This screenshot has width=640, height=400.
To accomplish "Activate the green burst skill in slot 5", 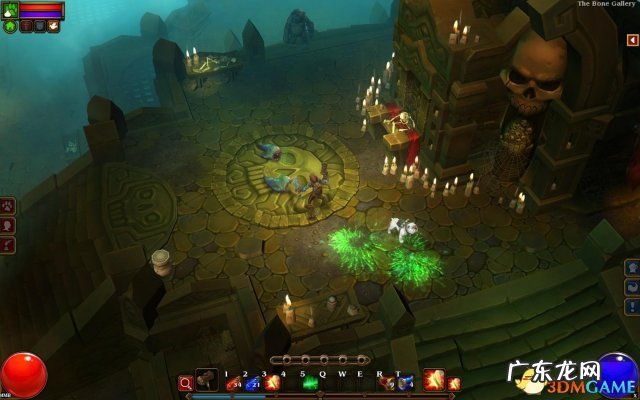I will pyautogui.click(x=310, y=382).
